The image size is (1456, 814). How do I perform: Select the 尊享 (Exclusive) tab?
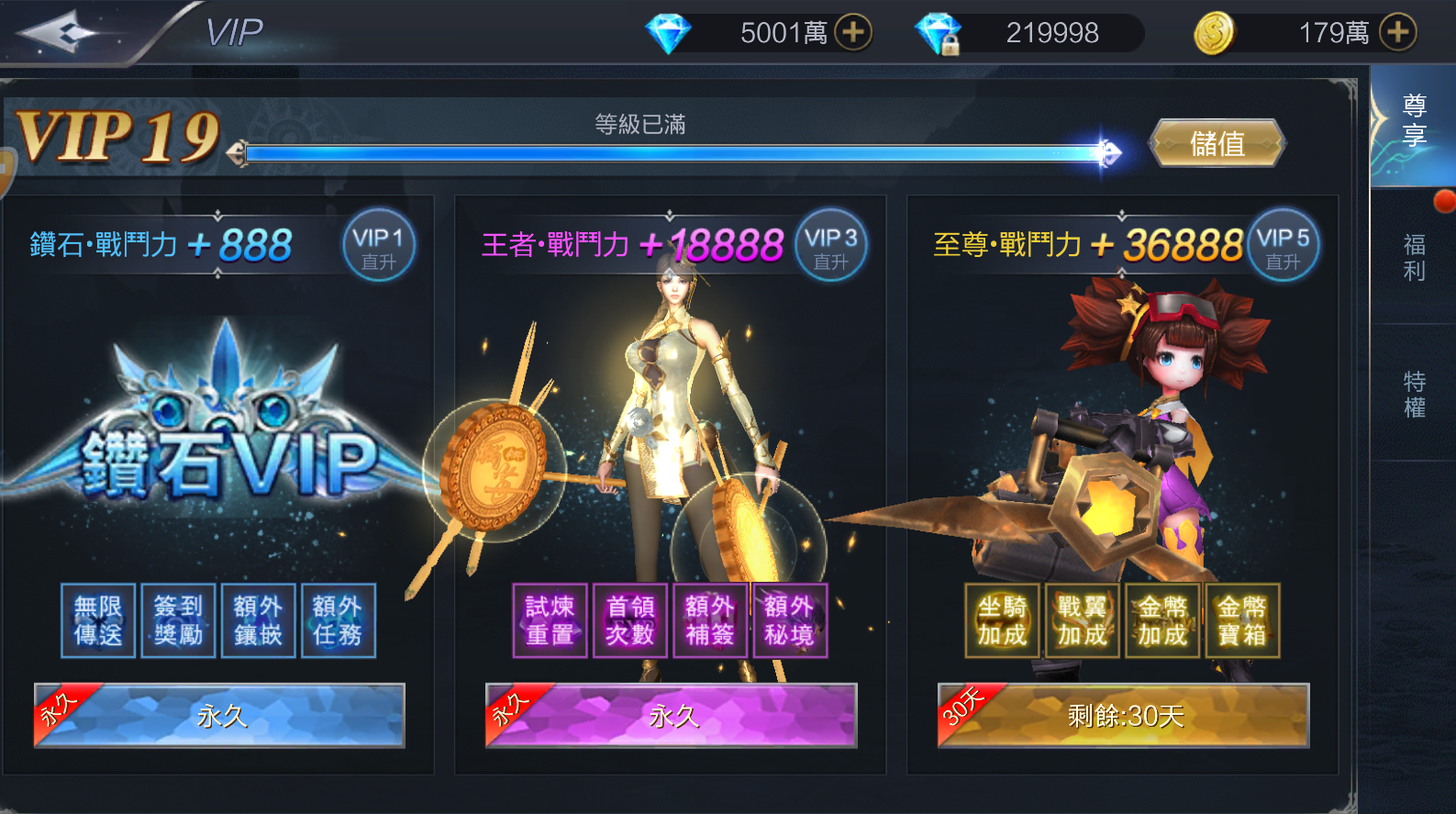pos(1414,119)
